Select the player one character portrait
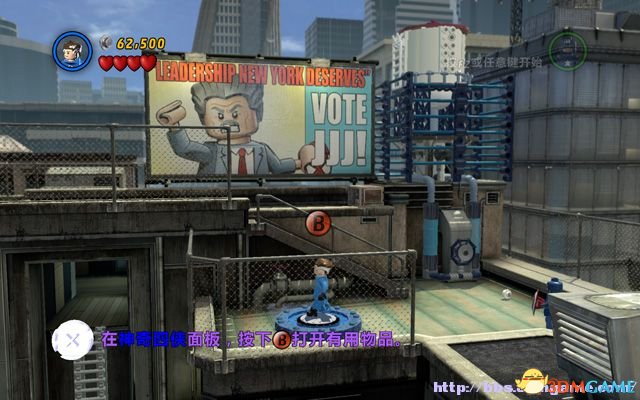 coord(72,49)
